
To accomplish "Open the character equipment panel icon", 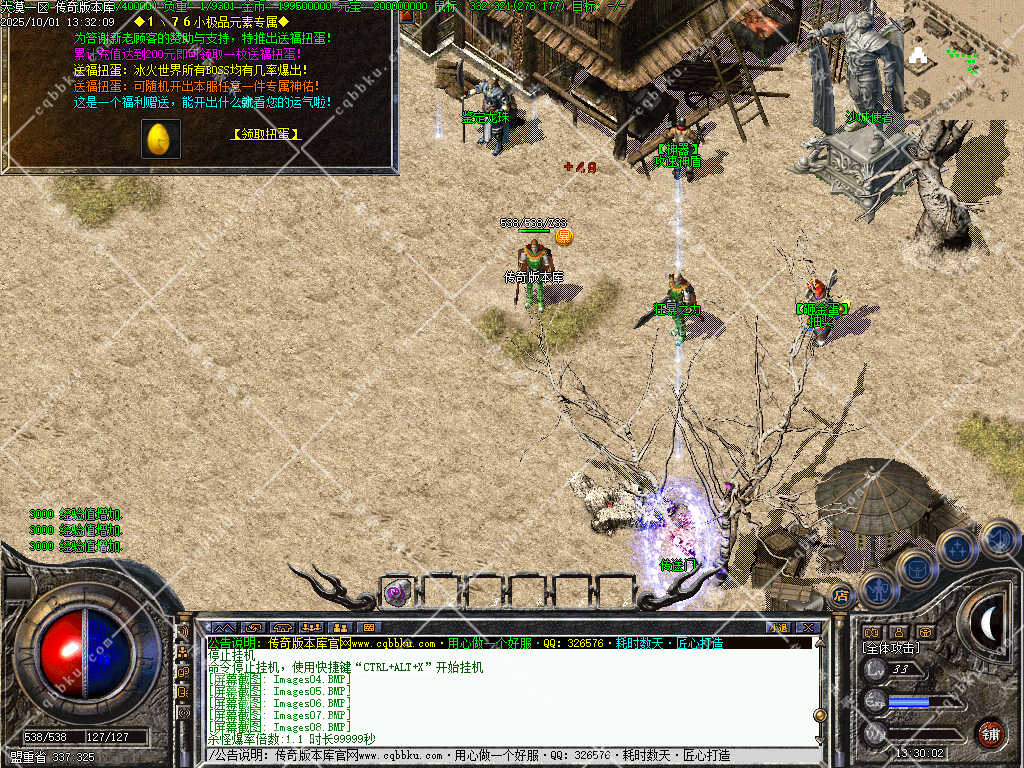I will tap(876, 588).
